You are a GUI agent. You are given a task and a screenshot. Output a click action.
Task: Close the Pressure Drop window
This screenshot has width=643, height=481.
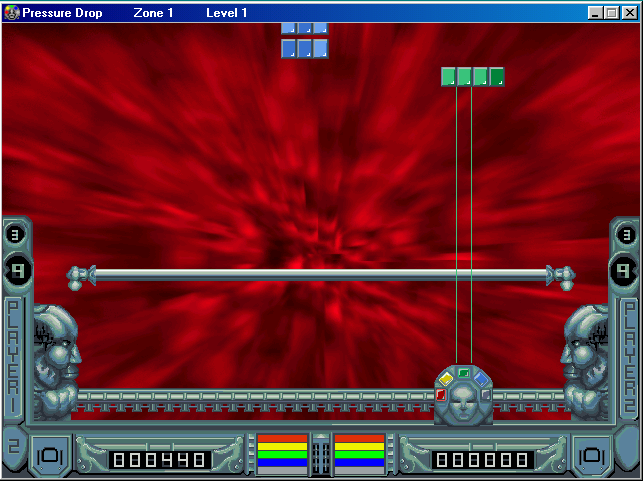click(x=628, y=13)
